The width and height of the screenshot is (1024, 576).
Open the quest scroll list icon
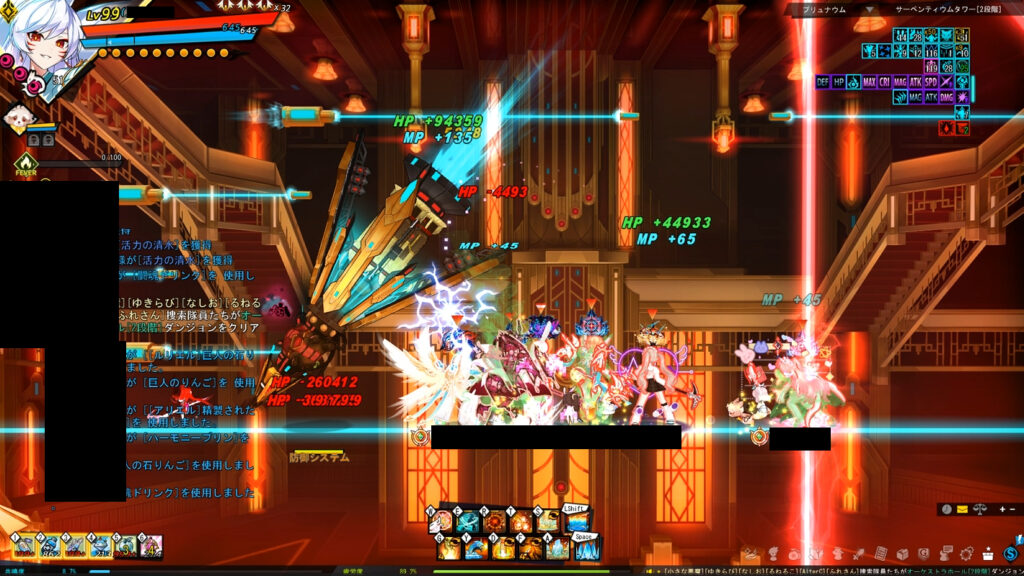point(882,553)
